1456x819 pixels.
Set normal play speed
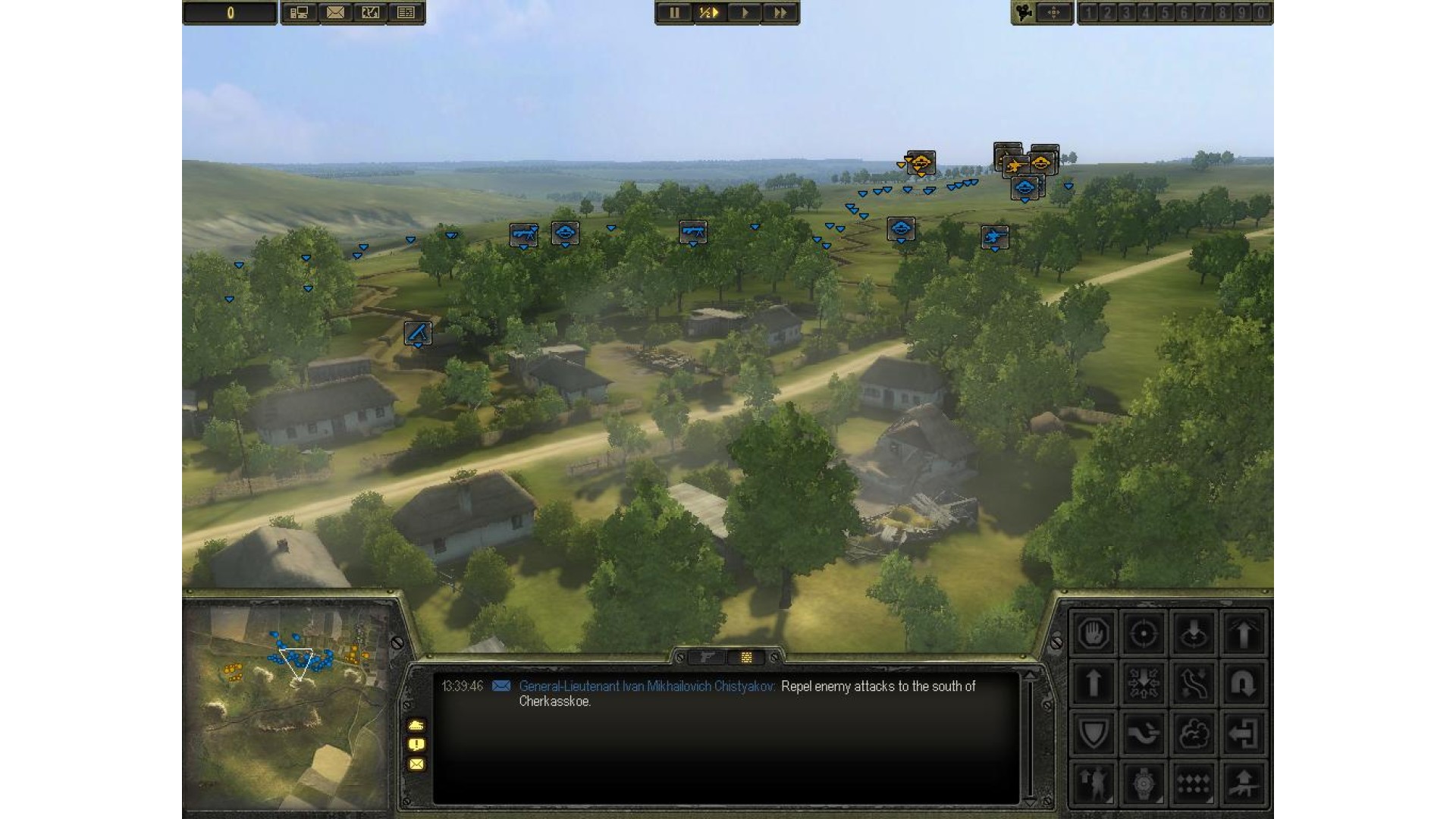click(x=745, y=13)
